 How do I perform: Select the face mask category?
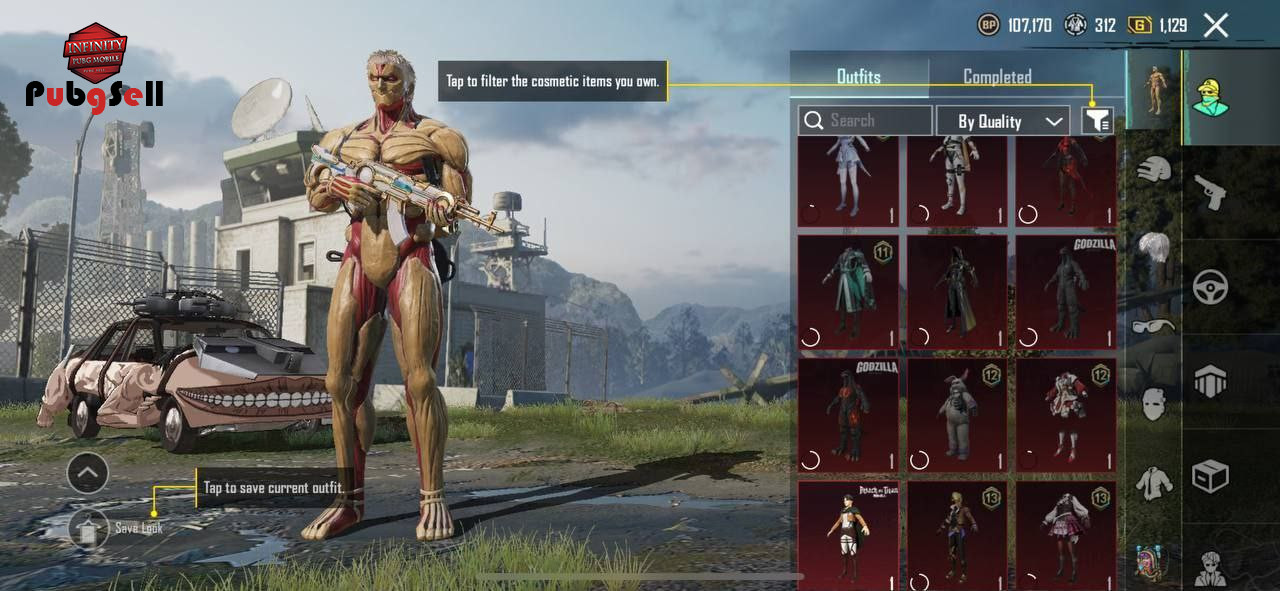1154,404
